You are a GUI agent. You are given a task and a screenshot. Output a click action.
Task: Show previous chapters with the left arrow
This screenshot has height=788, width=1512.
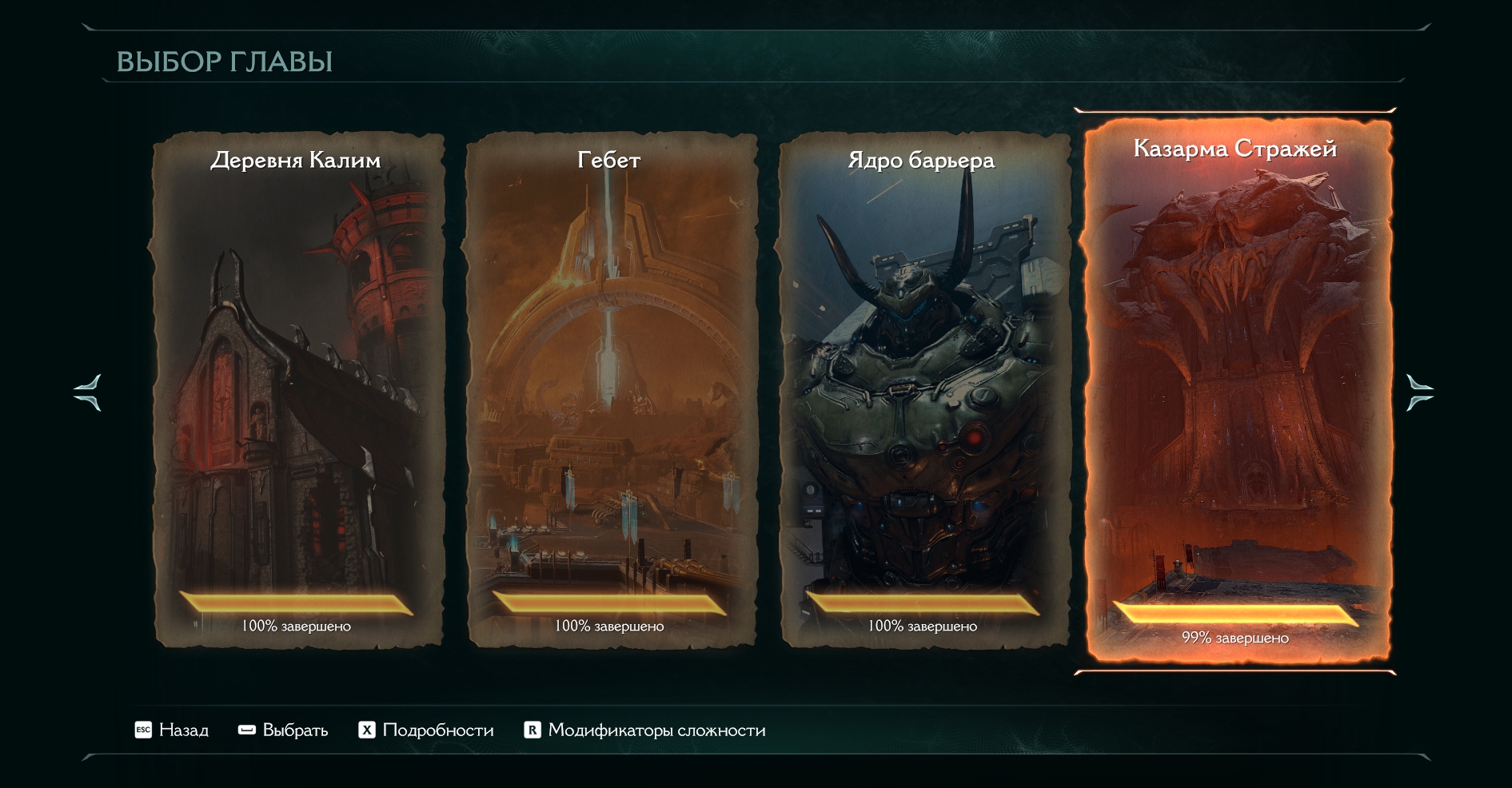88,392
